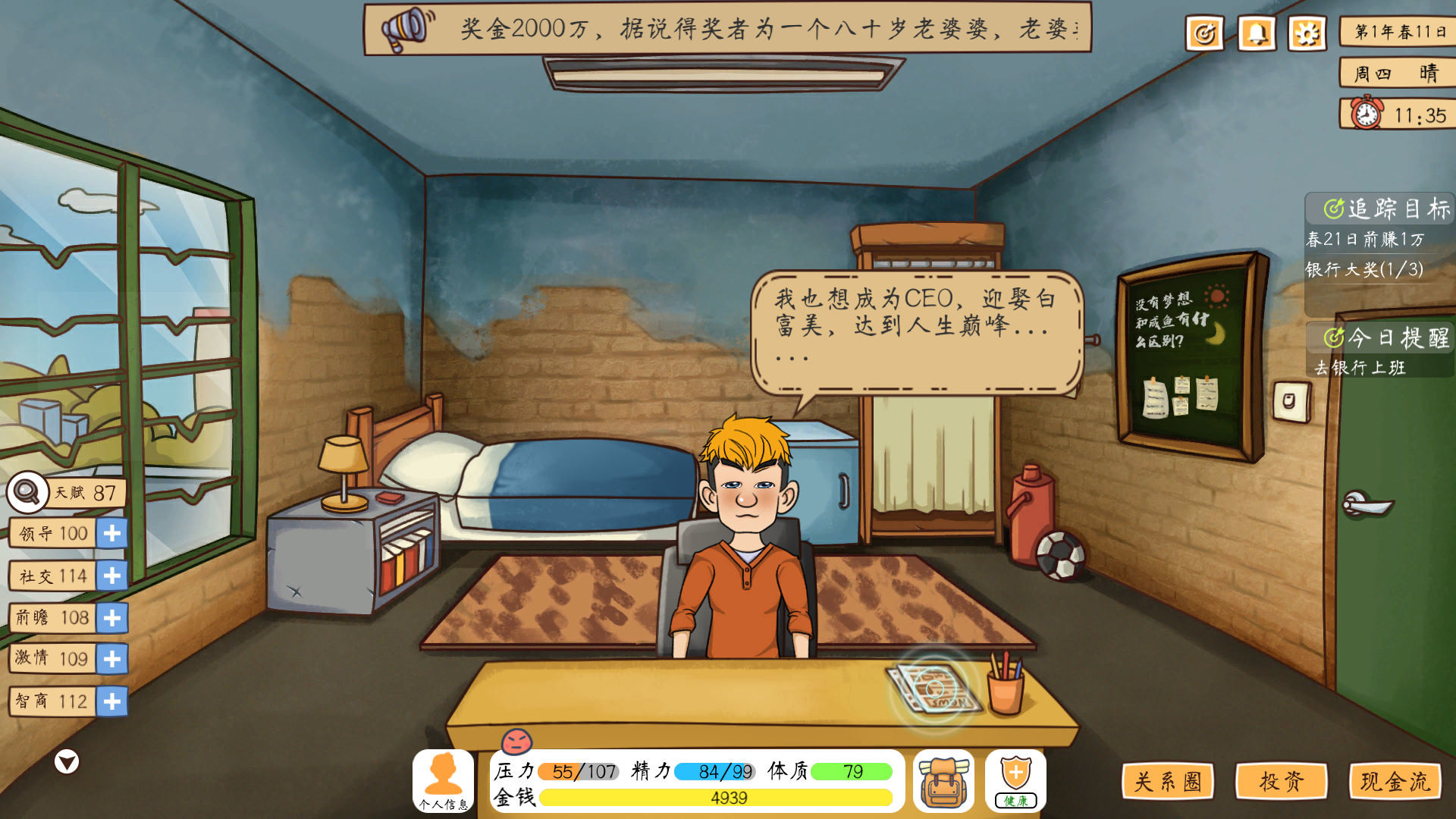
Task: Increase 智商 stat with its plus button
Action: coord(111,701)
